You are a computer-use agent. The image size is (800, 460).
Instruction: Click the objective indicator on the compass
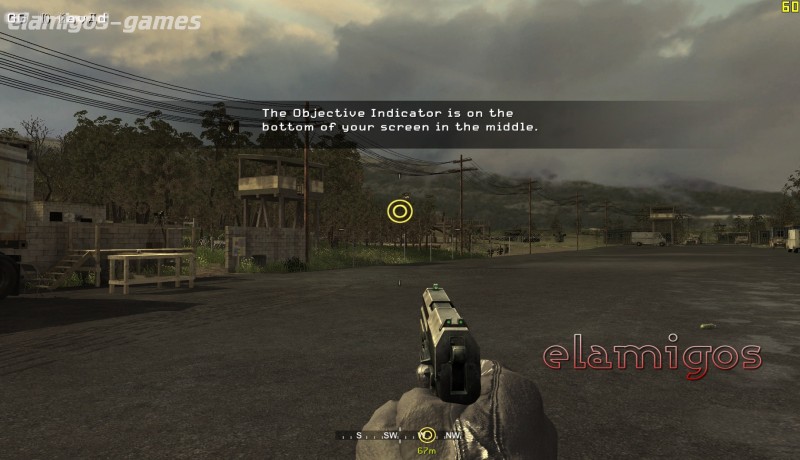pos(427,435)
